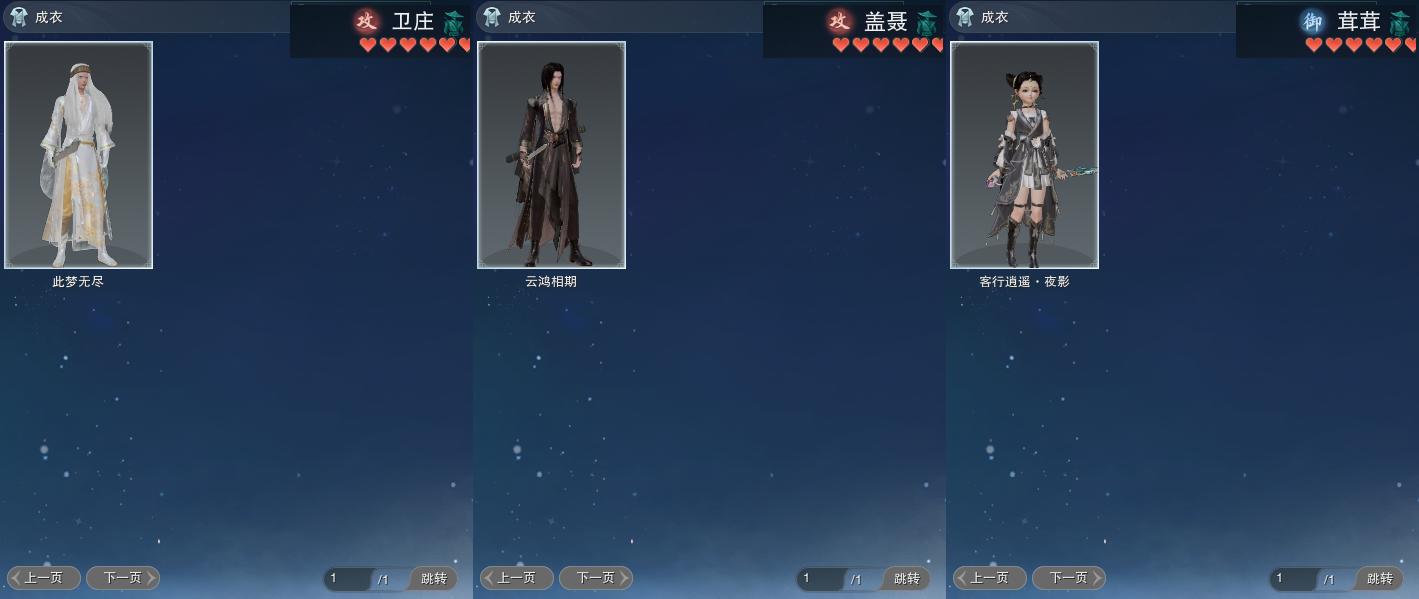The height and width of the screenshot is (599, 1419).
Task: Focus the page number field in 茸茸 panel
Action: point(1292,579)
